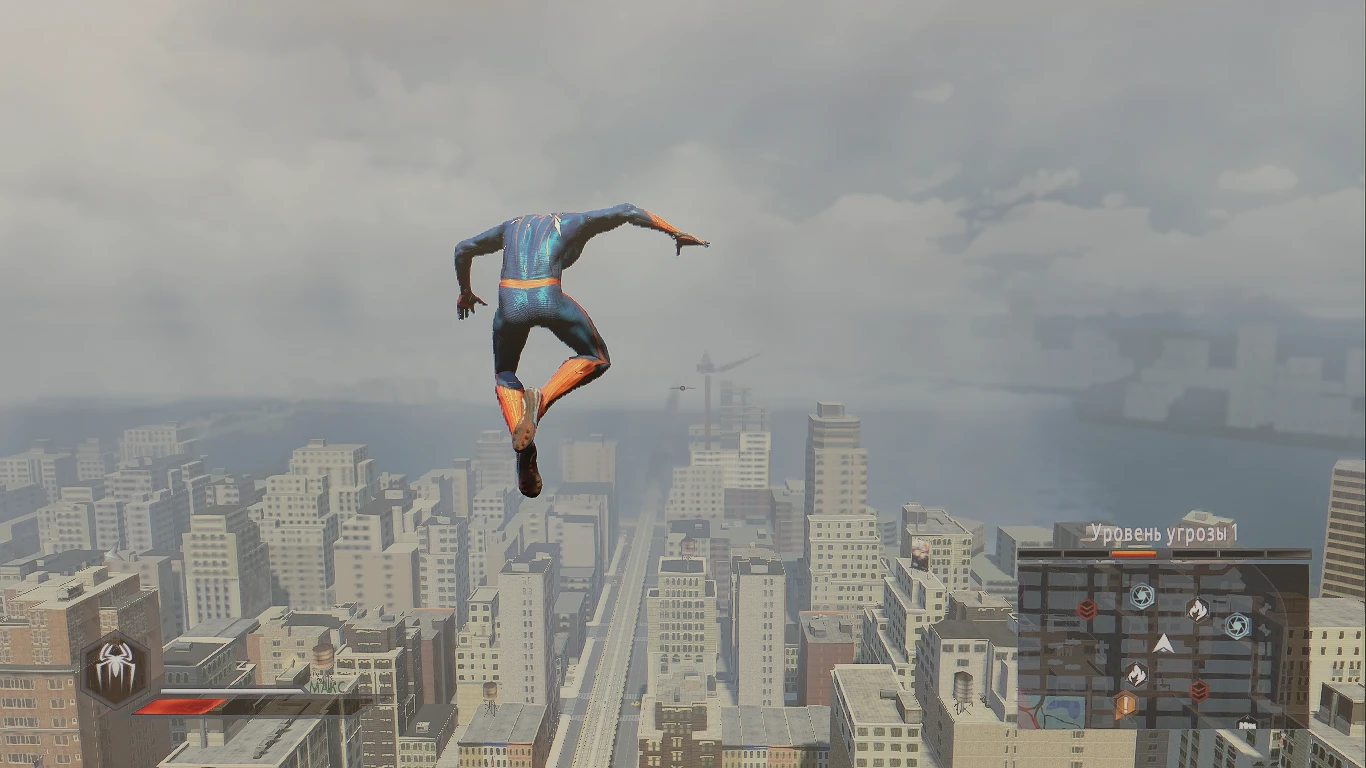Click the red health bar
The height and width of the screenshot is (768, 1366).
point(178,706)
